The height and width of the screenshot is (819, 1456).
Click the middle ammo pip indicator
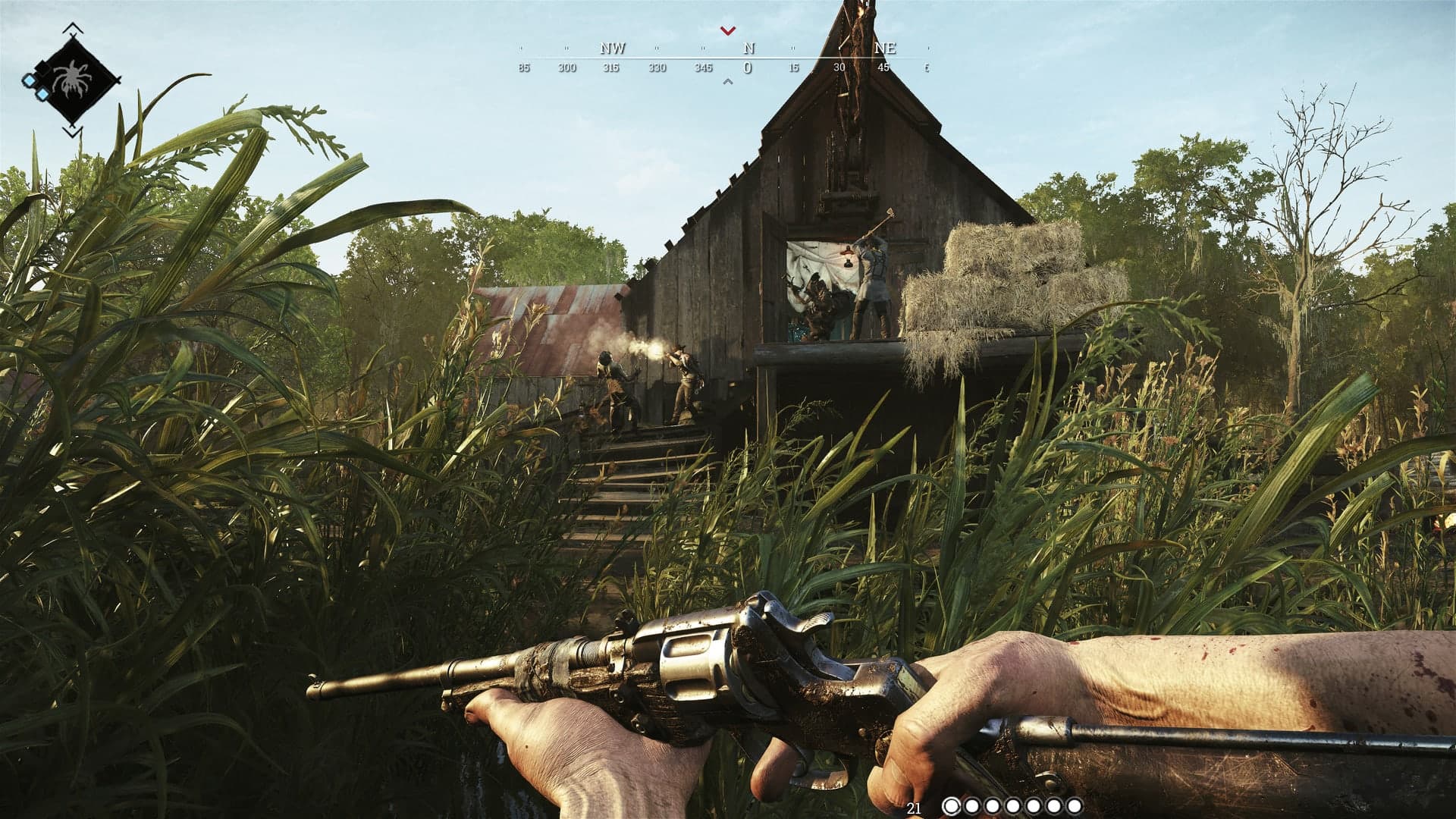click(1012, 805)
